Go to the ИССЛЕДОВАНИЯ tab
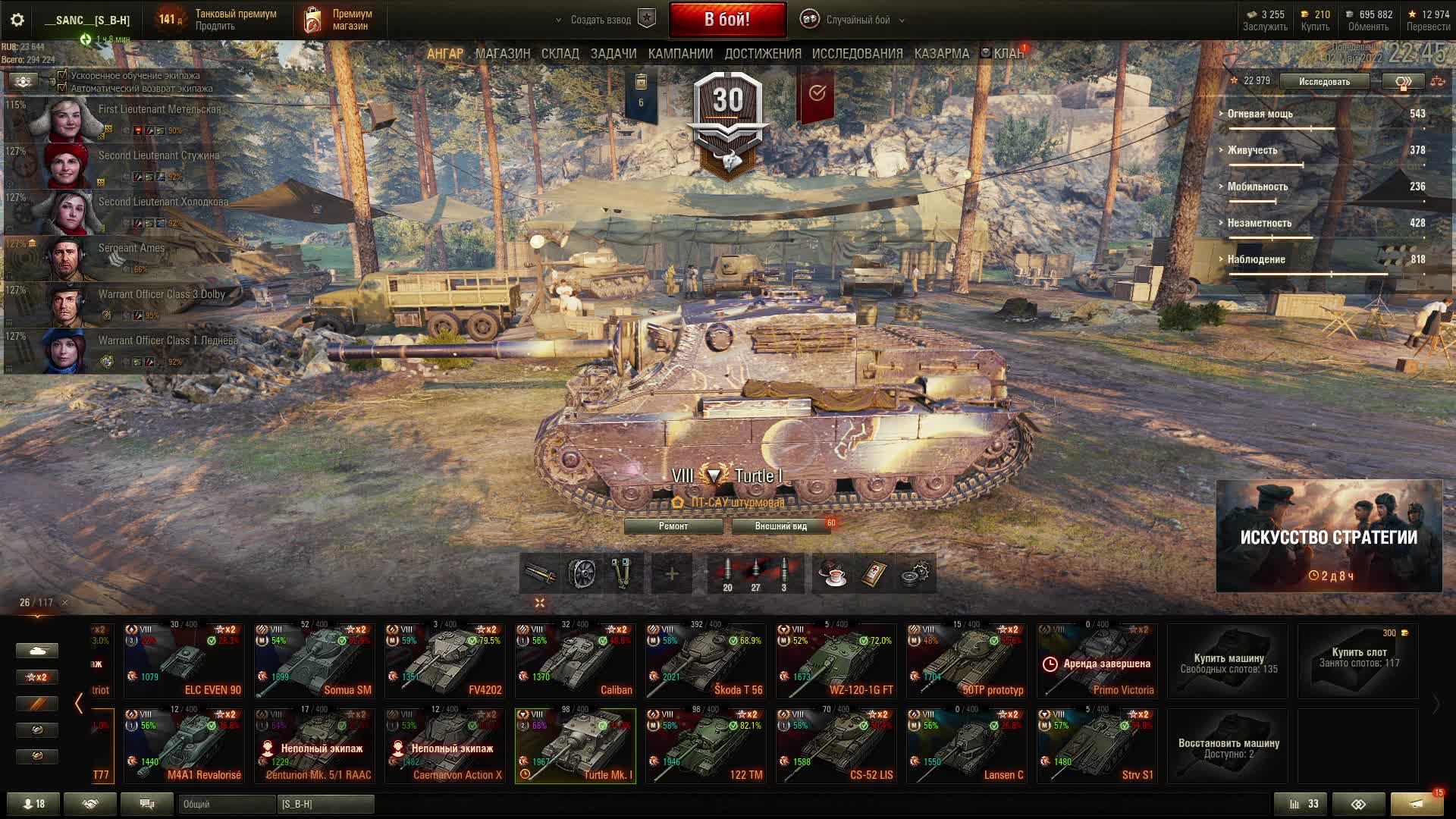This screenshot has width=1456, height=819. click(x=857, y=54)
